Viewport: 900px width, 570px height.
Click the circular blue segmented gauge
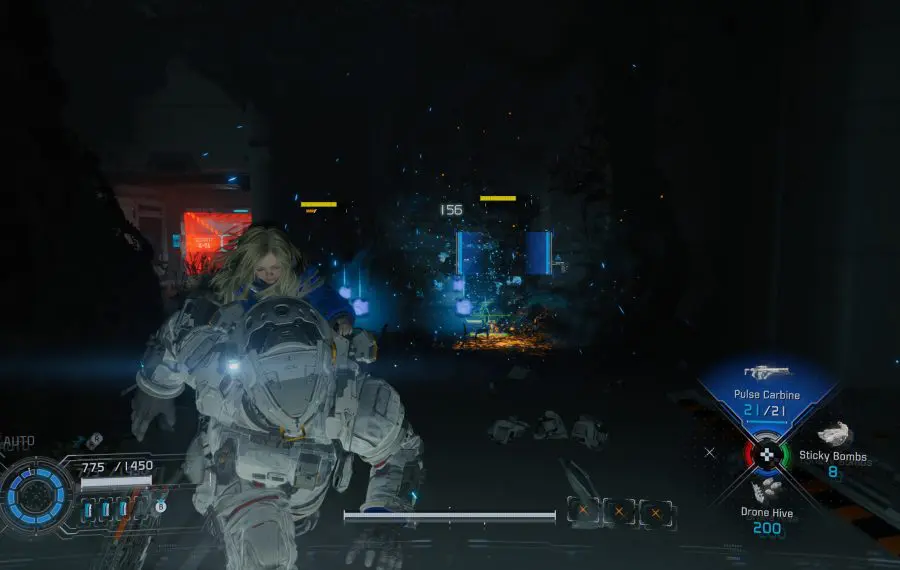pyautogui.click(x=36, y=495)
